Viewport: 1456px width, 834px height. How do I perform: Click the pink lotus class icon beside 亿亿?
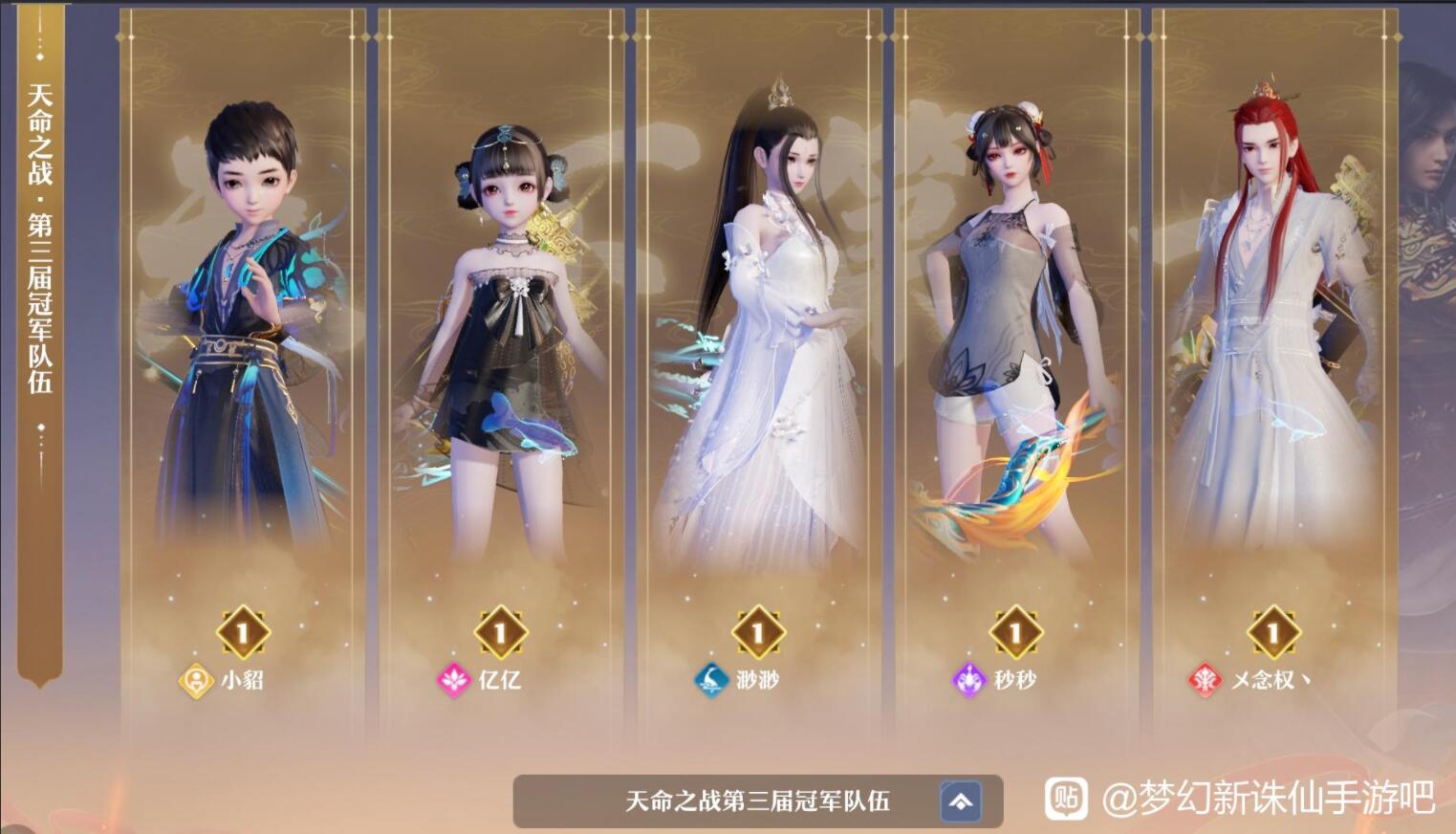[x=454, y=681]
